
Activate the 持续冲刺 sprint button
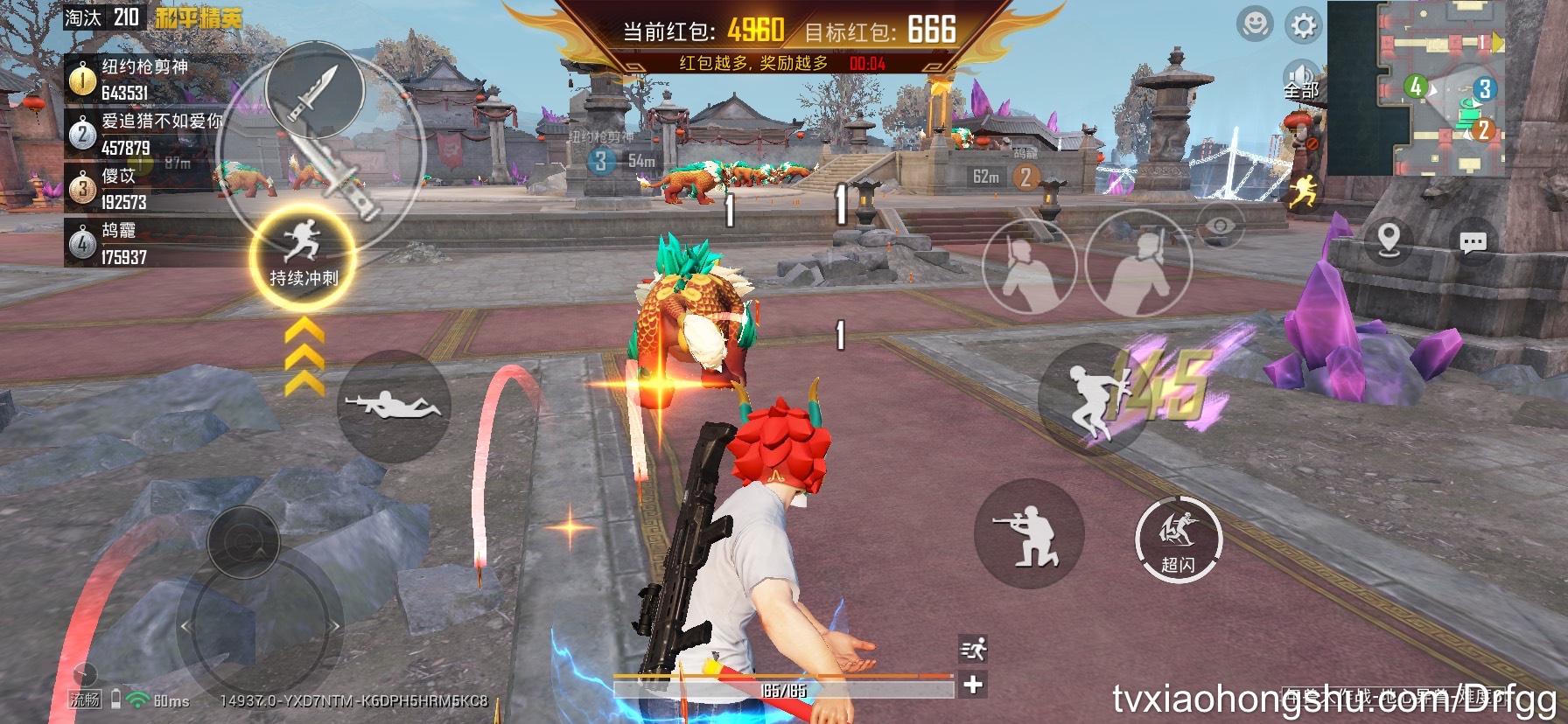pos(303,255)
